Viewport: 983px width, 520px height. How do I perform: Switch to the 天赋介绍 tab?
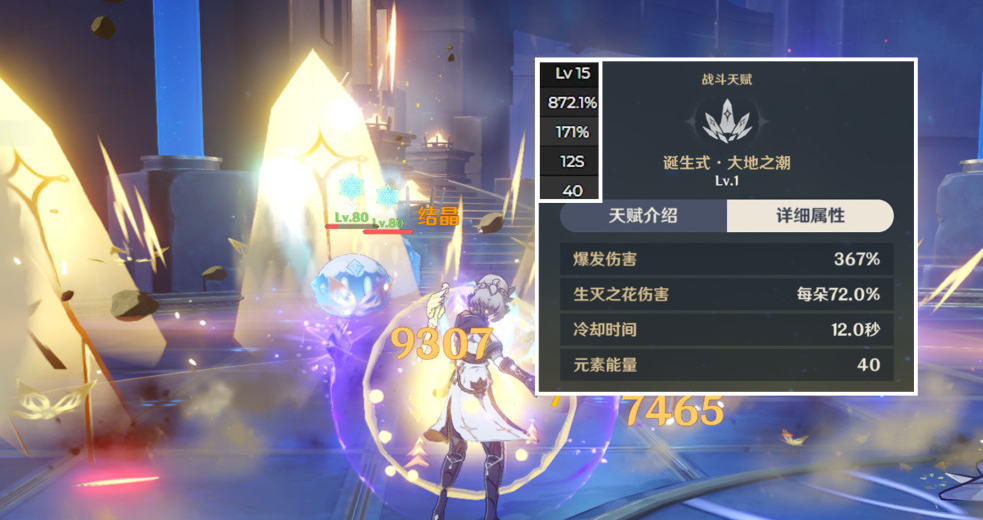click(643, 216)
